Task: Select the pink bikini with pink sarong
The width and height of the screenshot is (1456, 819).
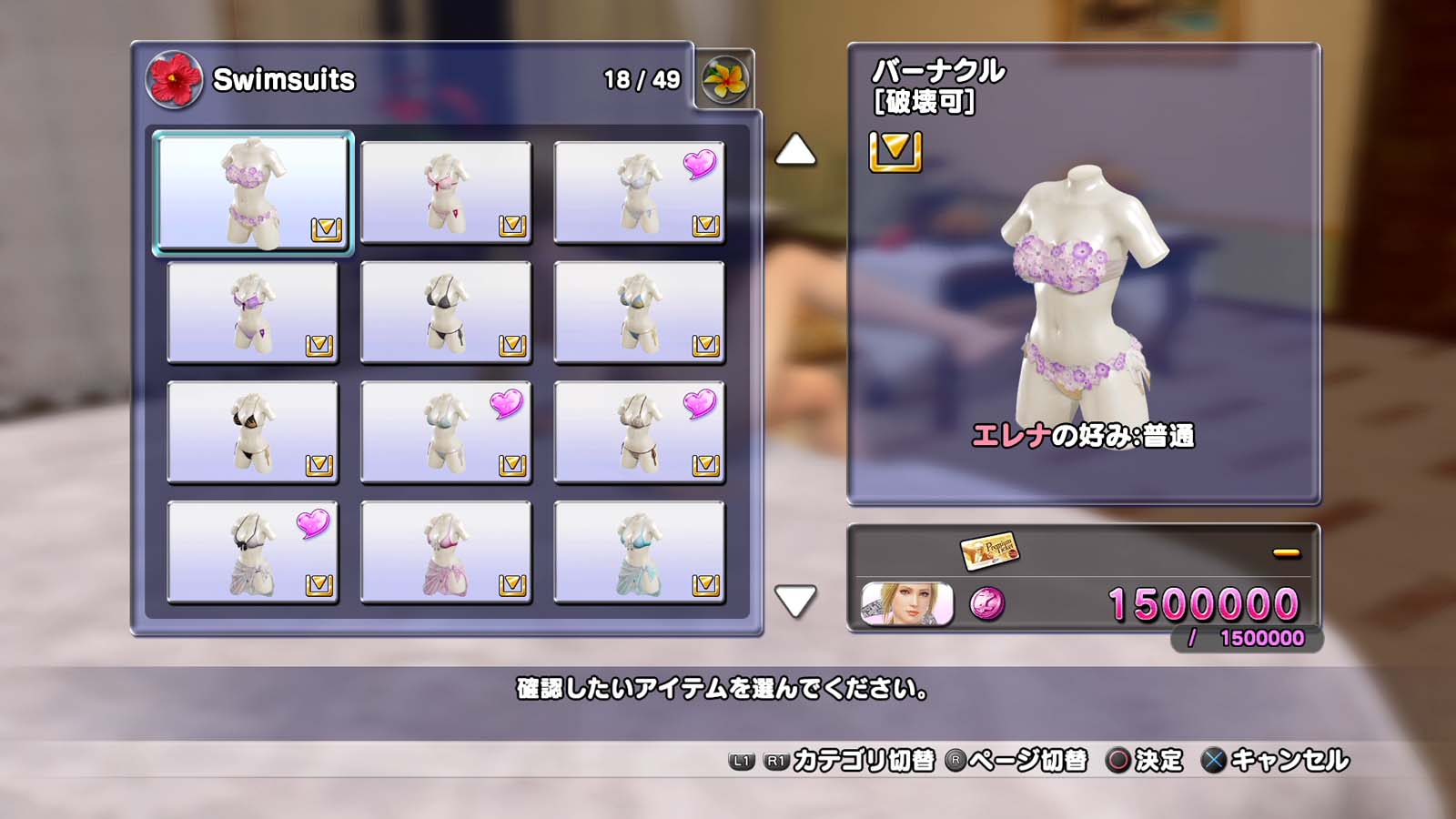Action: click(446, 552)
